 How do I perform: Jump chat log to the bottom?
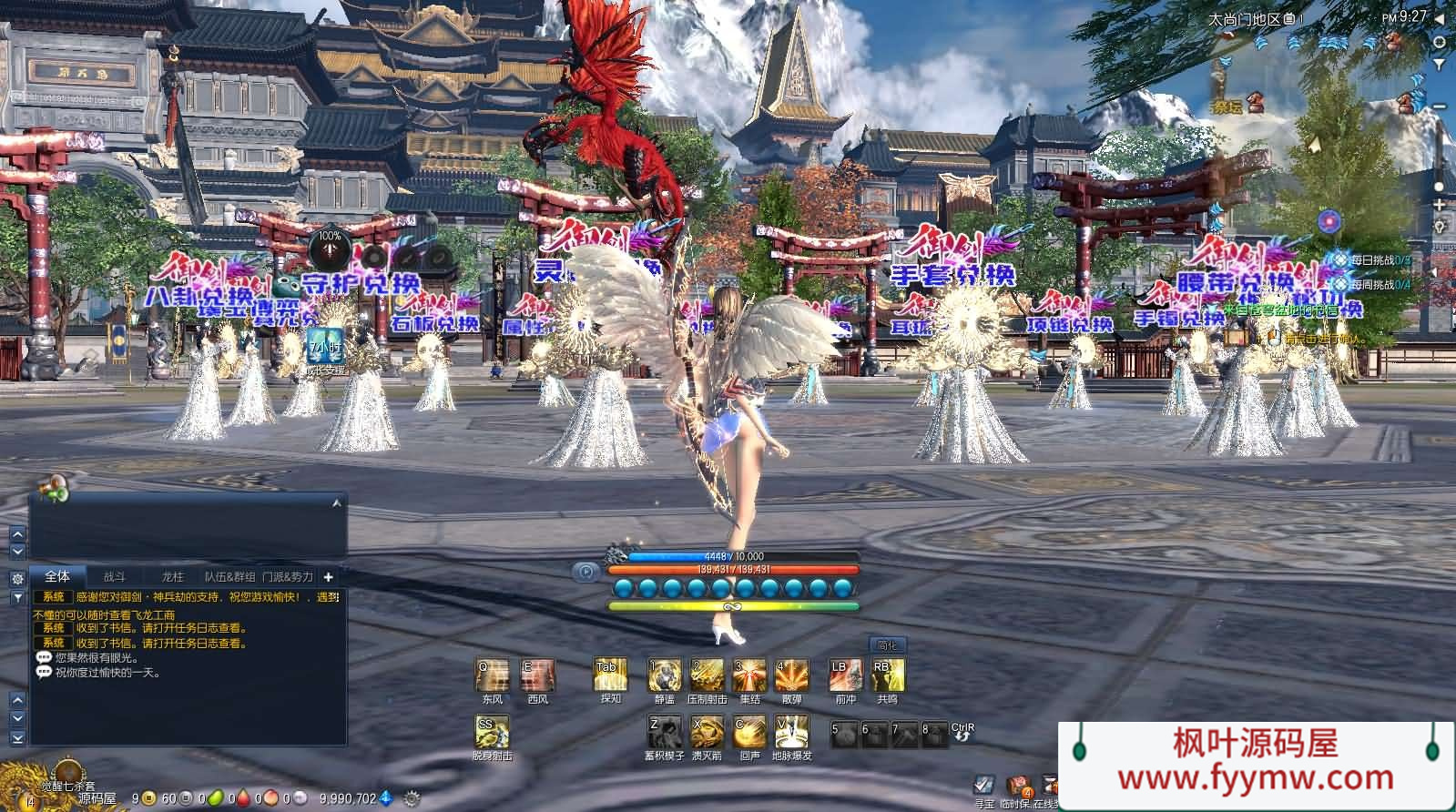click(17, 739)
